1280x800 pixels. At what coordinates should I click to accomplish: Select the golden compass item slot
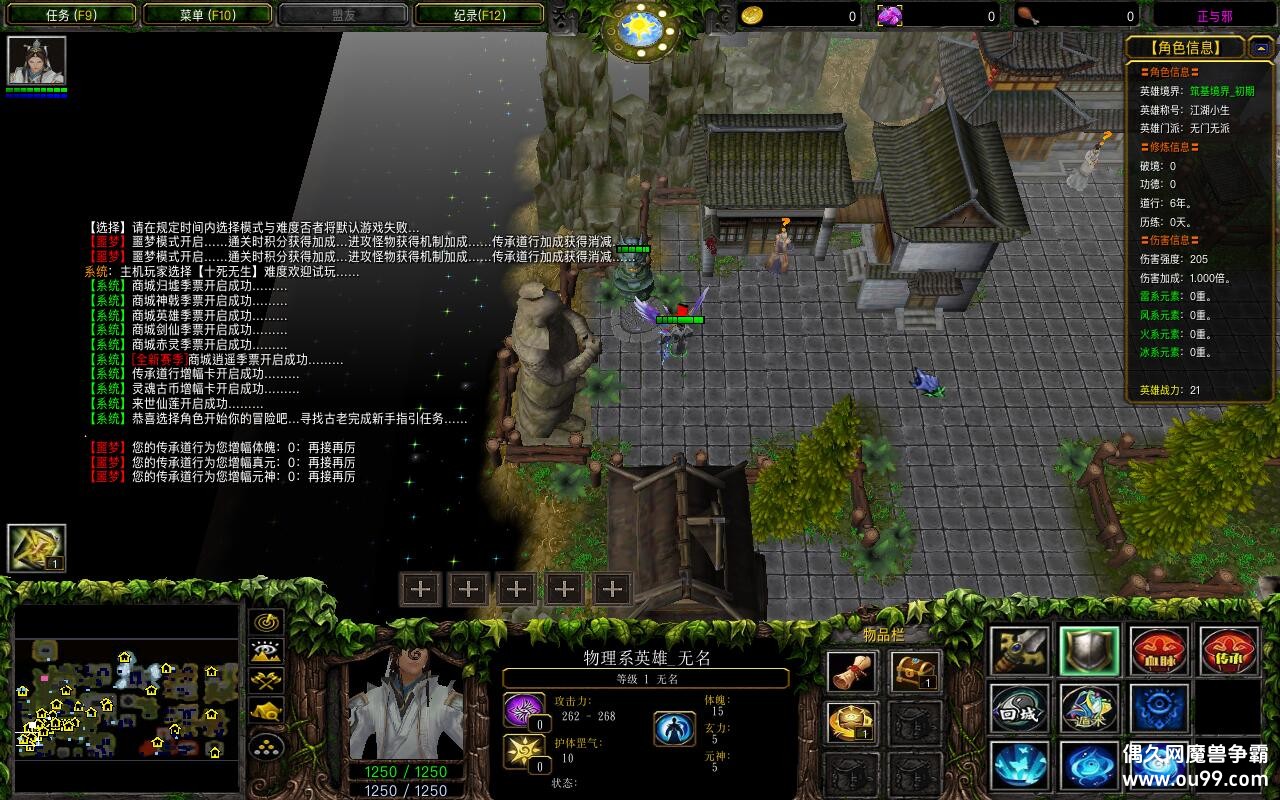coord(853,722)
